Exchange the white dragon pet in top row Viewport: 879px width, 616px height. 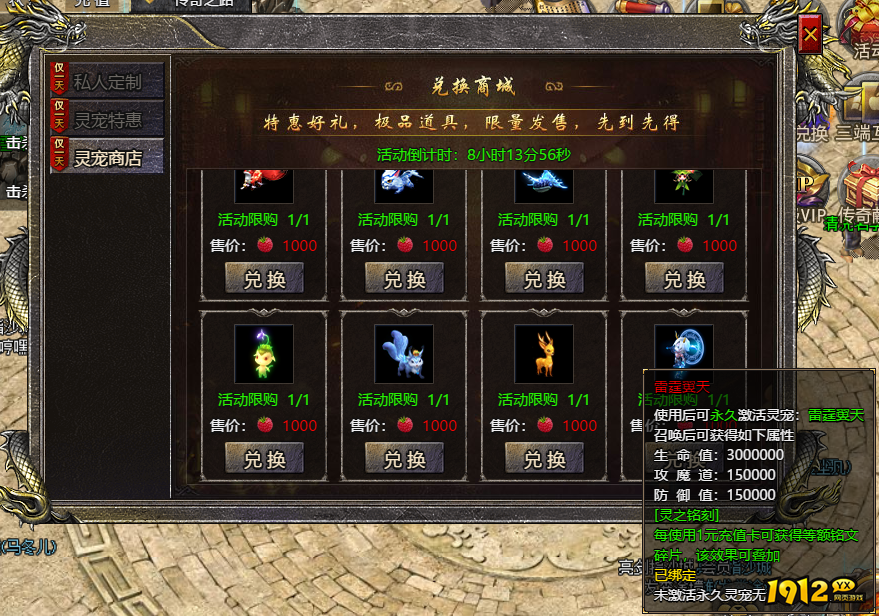404,279
